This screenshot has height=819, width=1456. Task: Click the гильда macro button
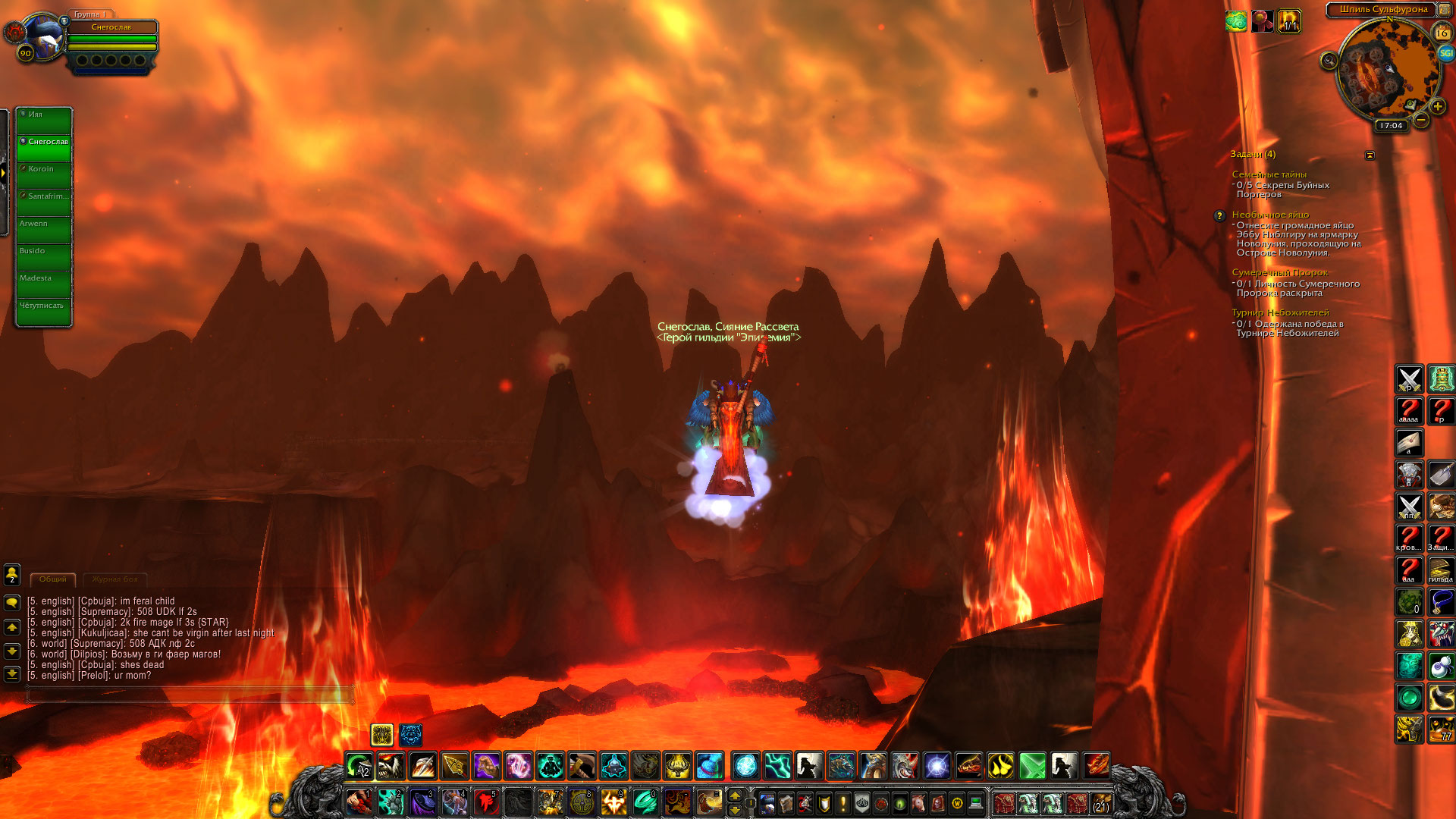1441,570
